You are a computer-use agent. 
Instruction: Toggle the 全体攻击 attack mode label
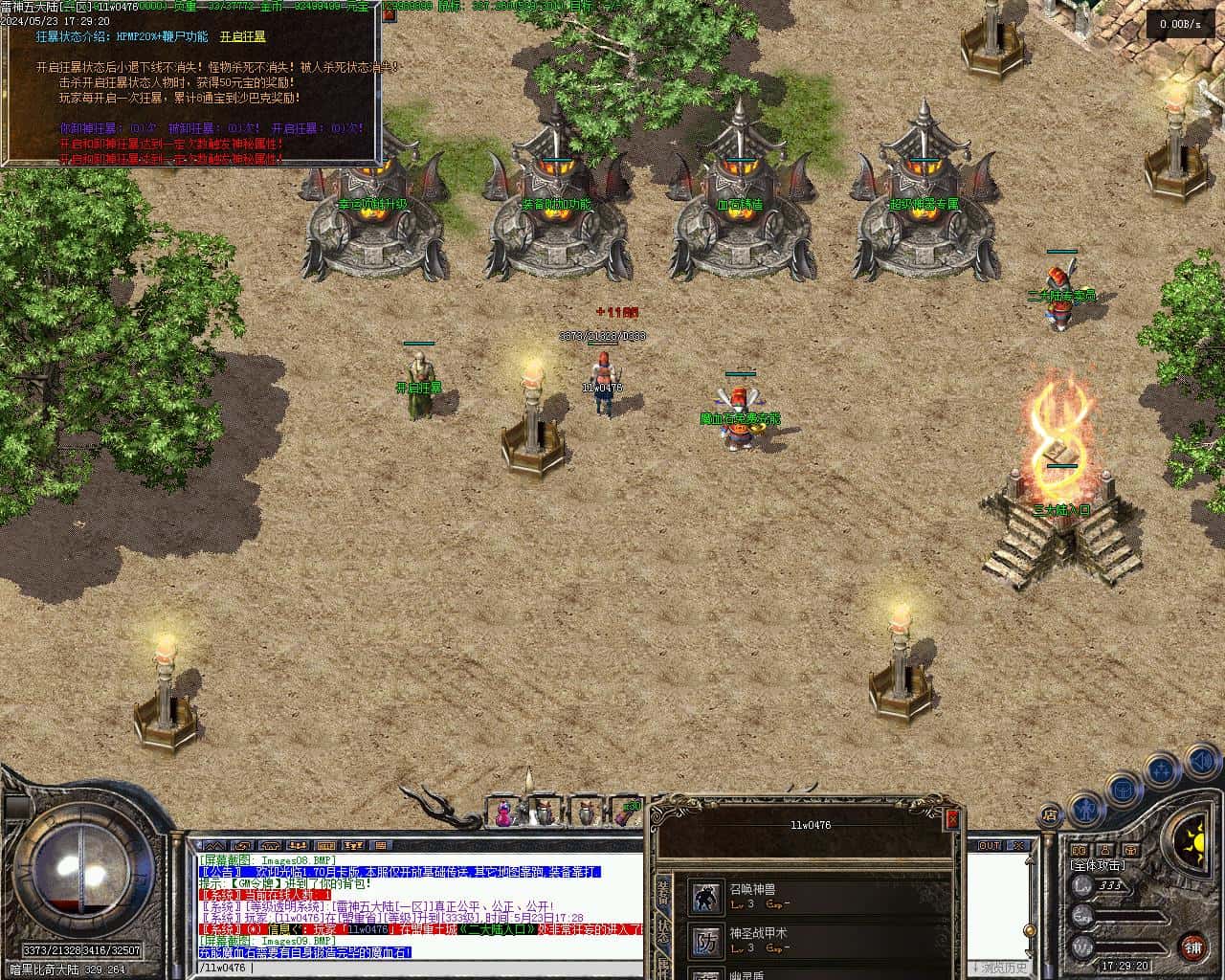tap(1098, 865)
